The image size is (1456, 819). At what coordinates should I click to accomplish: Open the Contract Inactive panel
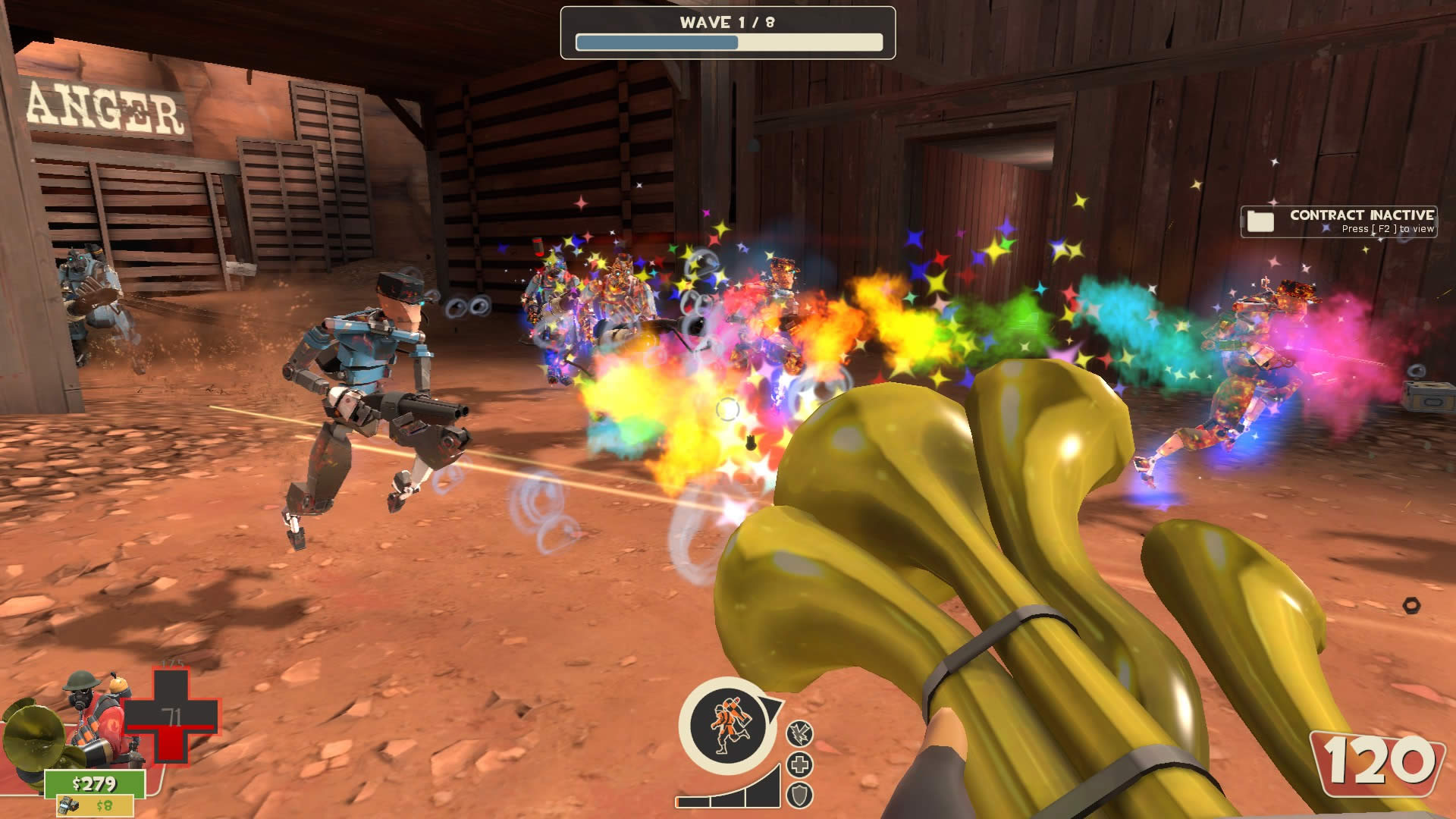(x=1338, y=221)
